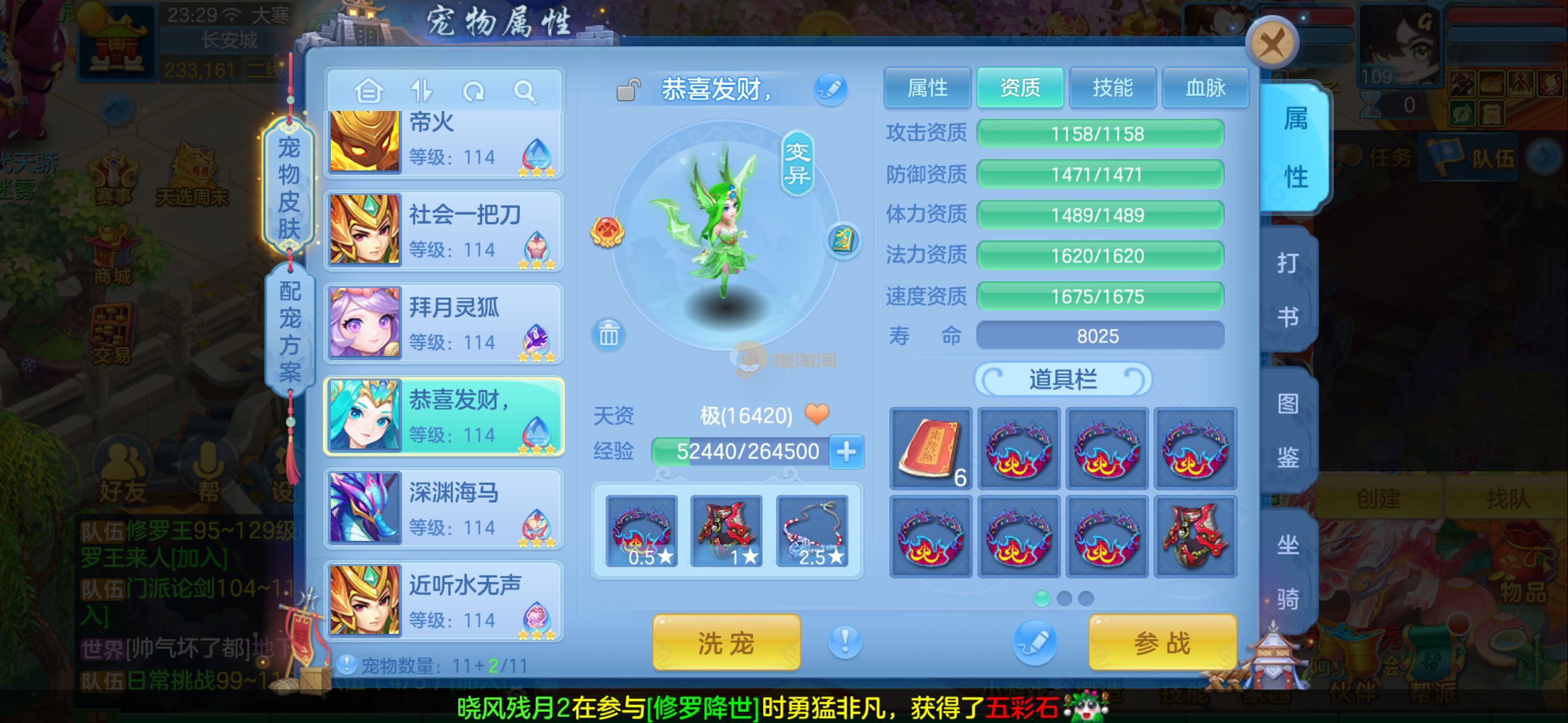Viewport: 1568px width, 723px height.
Task: Select the 2.5-star necklace equipment slot
Action: pos(812,531)
